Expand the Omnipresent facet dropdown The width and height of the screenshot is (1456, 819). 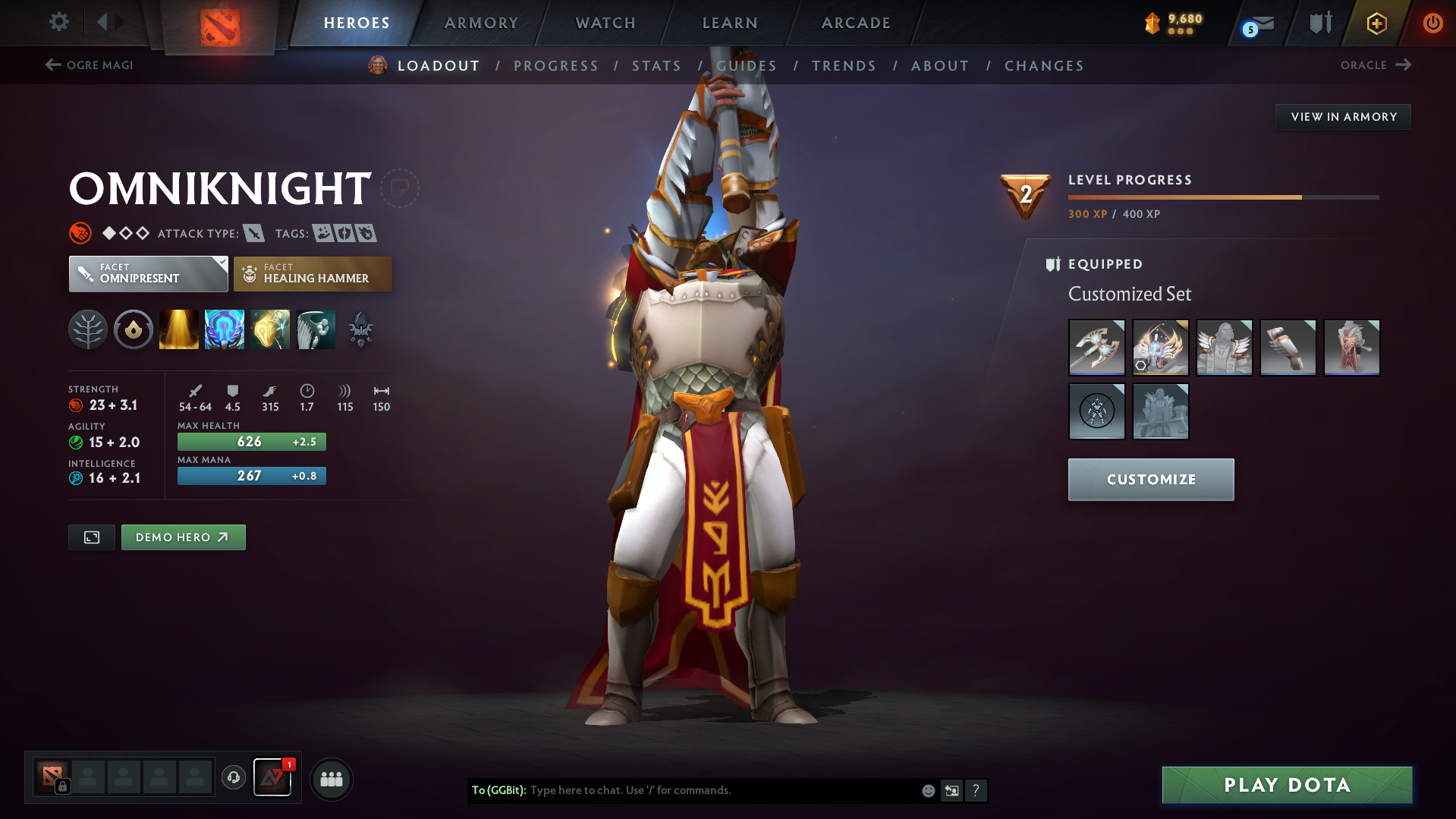[148, 273]
